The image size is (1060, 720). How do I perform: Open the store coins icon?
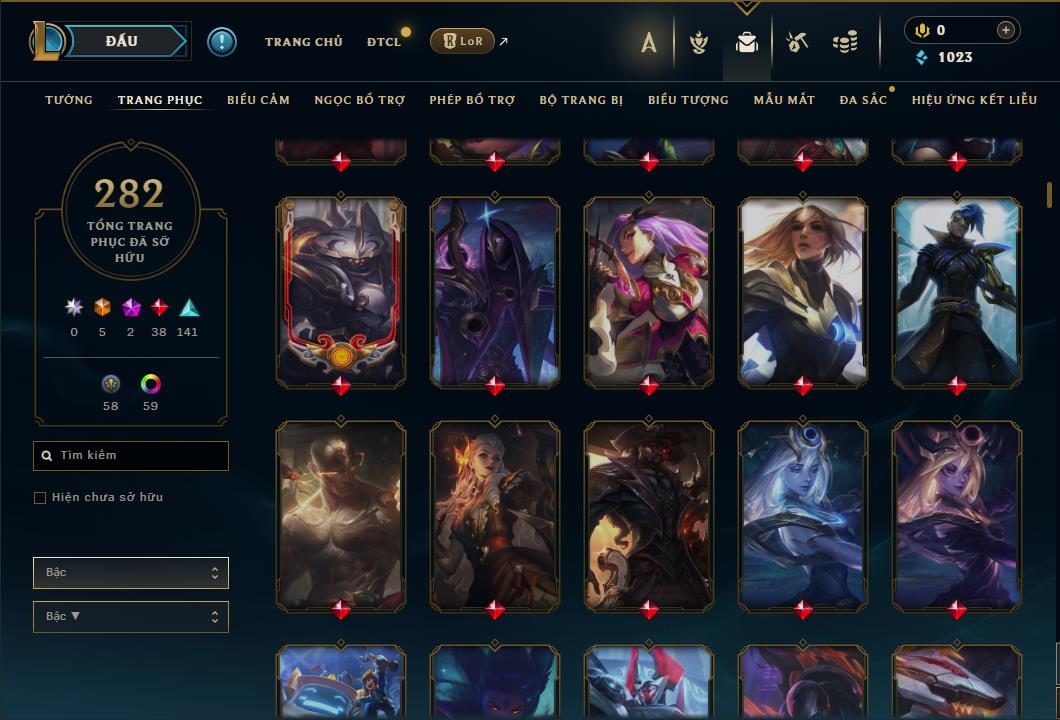pos(845,42)
